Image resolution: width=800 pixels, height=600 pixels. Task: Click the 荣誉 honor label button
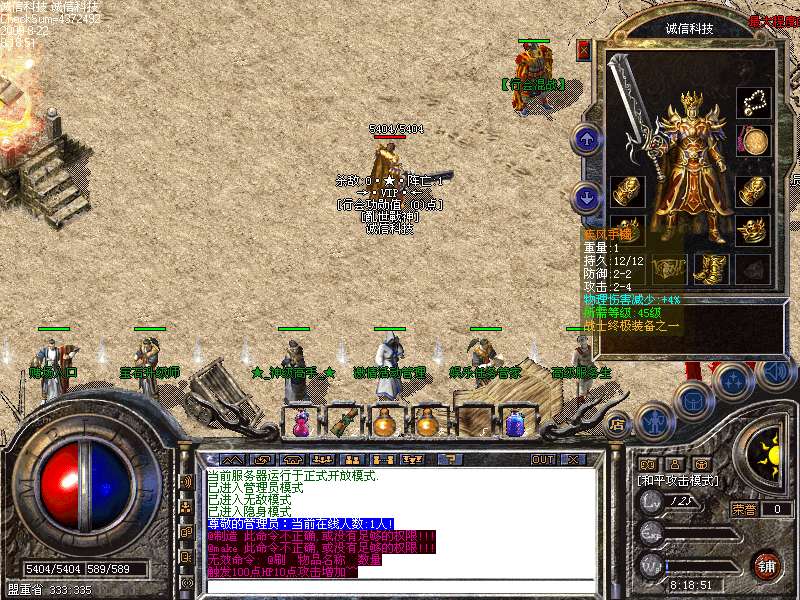(x=744, y=509)
